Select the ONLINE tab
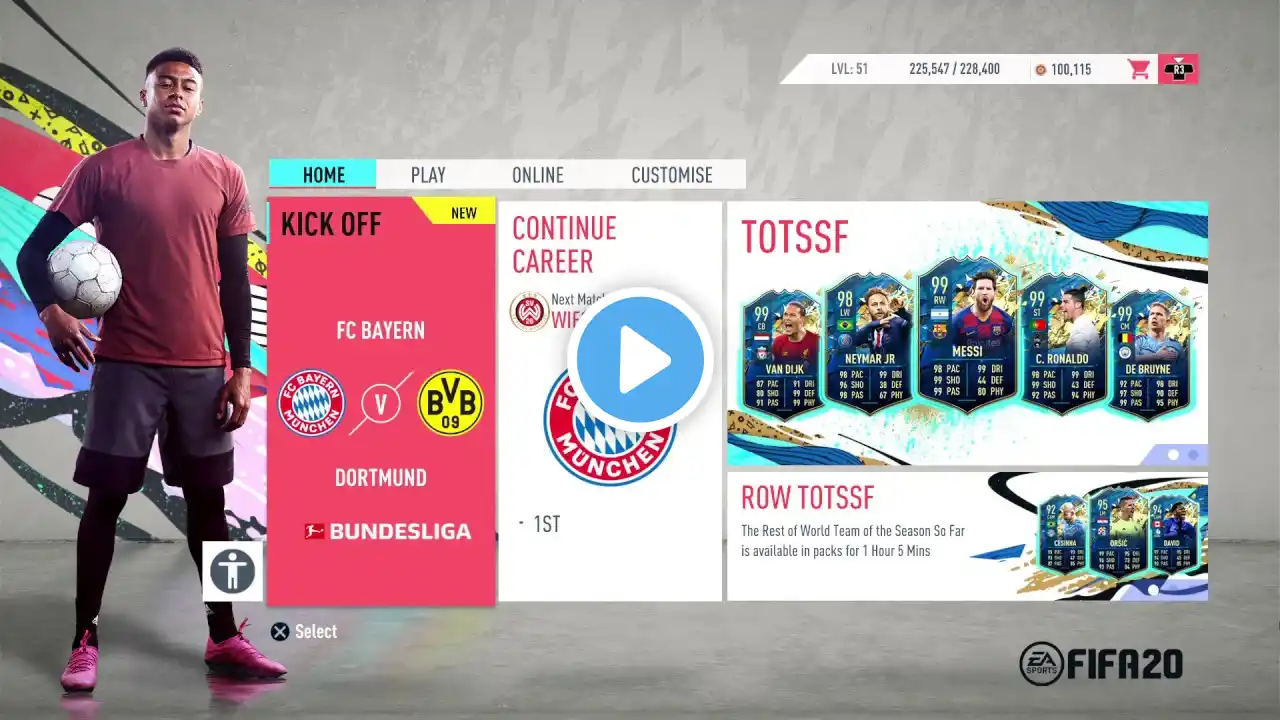1280x720 pixels. click(x=538, y=175)
